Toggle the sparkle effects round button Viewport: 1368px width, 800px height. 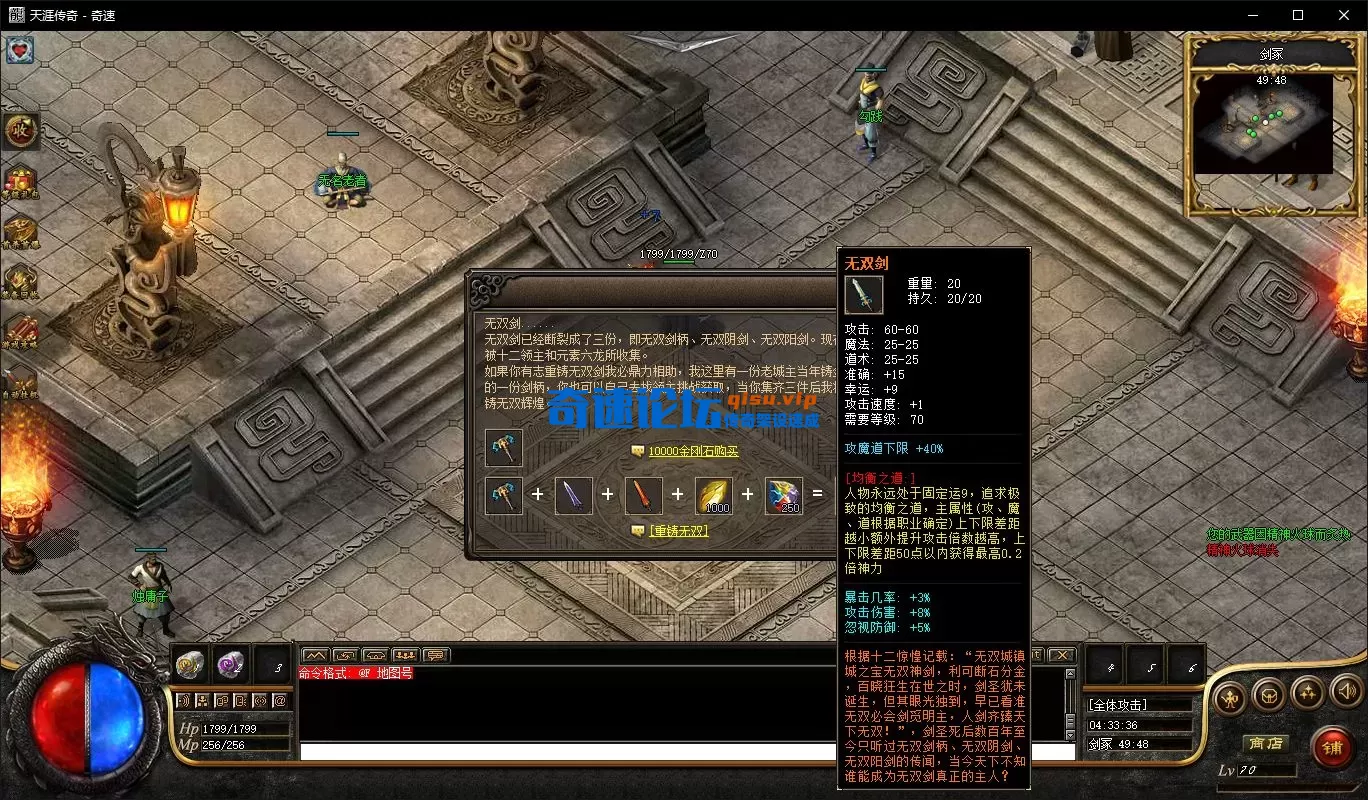coord(1309,694)
